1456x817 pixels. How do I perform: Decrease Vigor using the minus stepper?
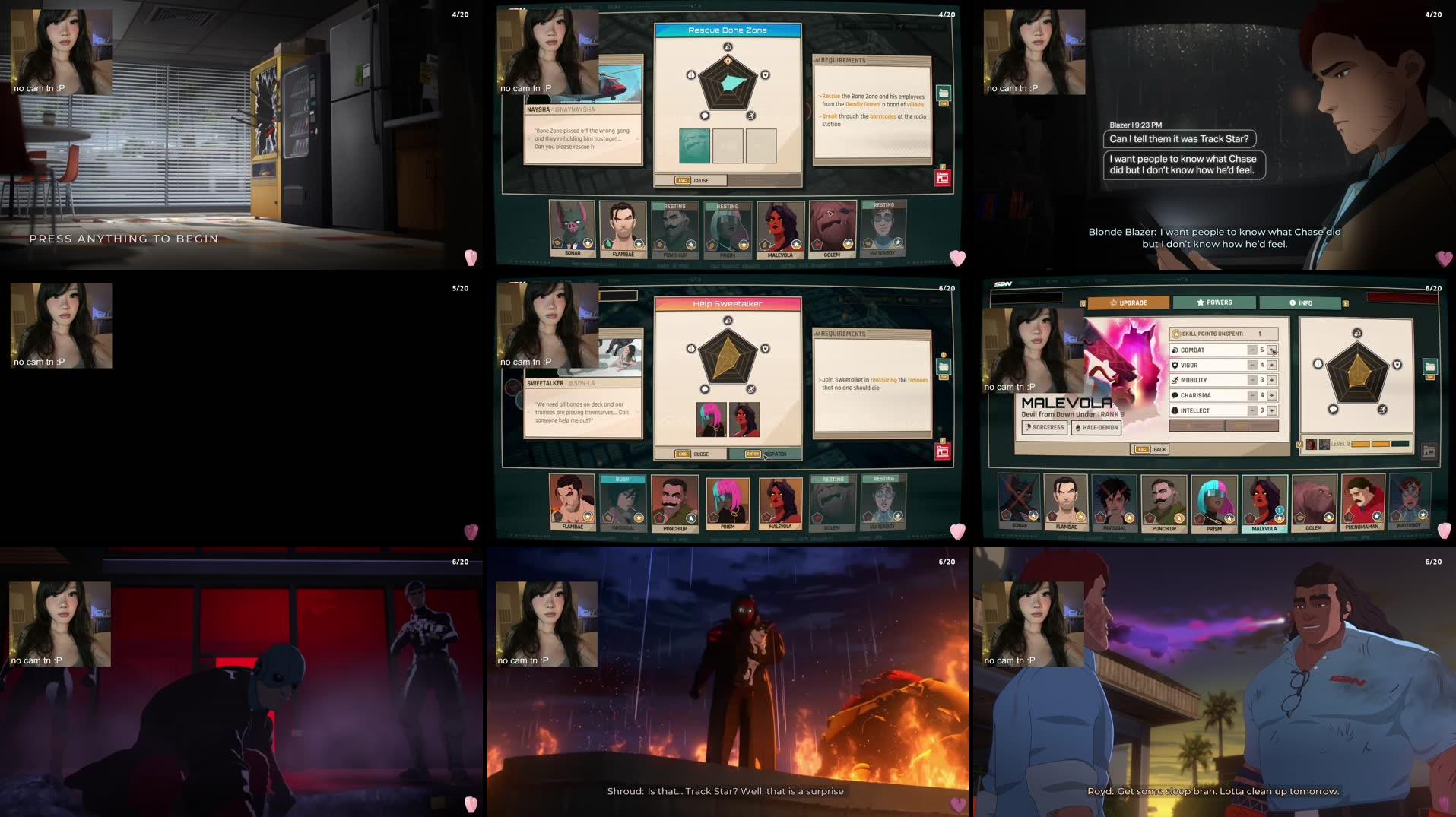(1251, 365)
